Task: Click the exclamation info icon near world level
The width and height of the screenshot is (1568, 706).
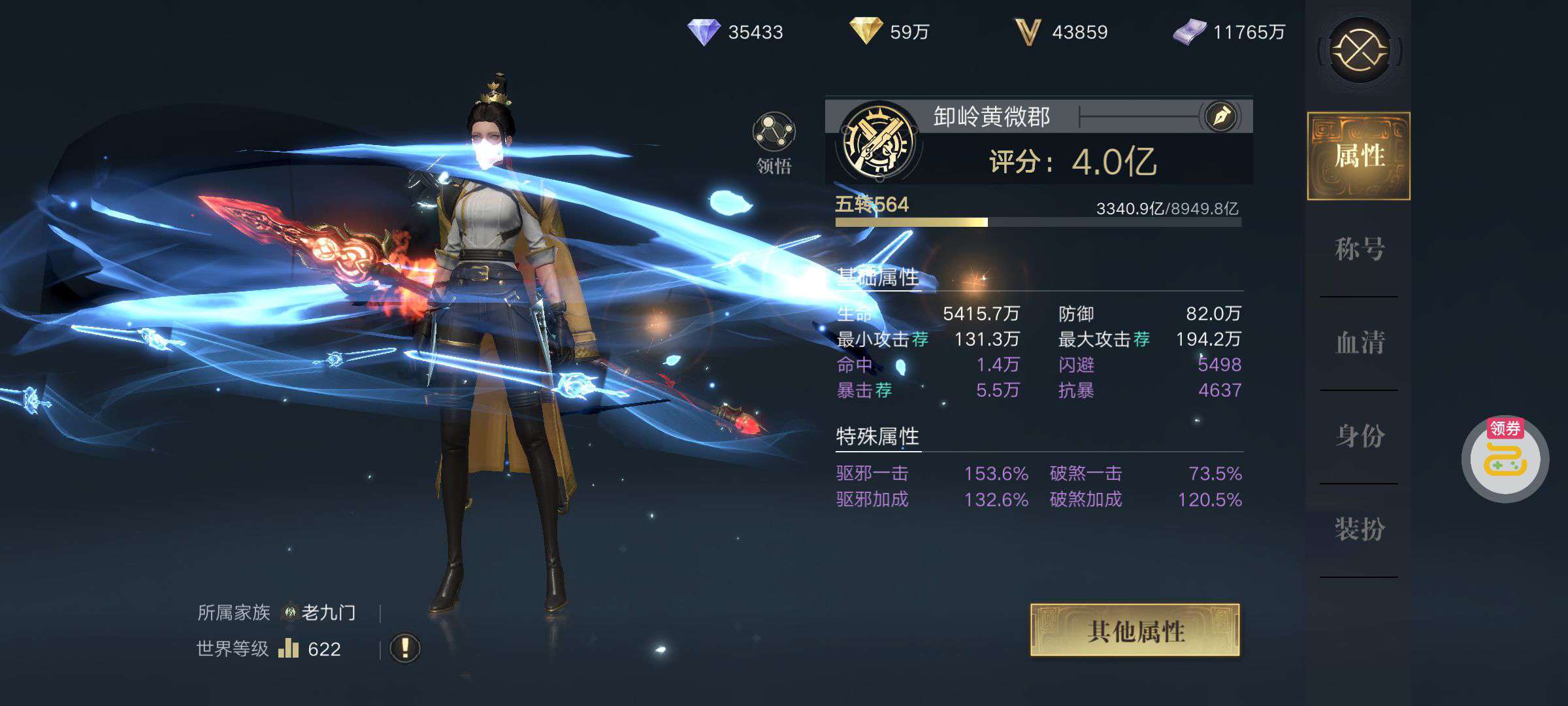Action: (x=404, y=648)
